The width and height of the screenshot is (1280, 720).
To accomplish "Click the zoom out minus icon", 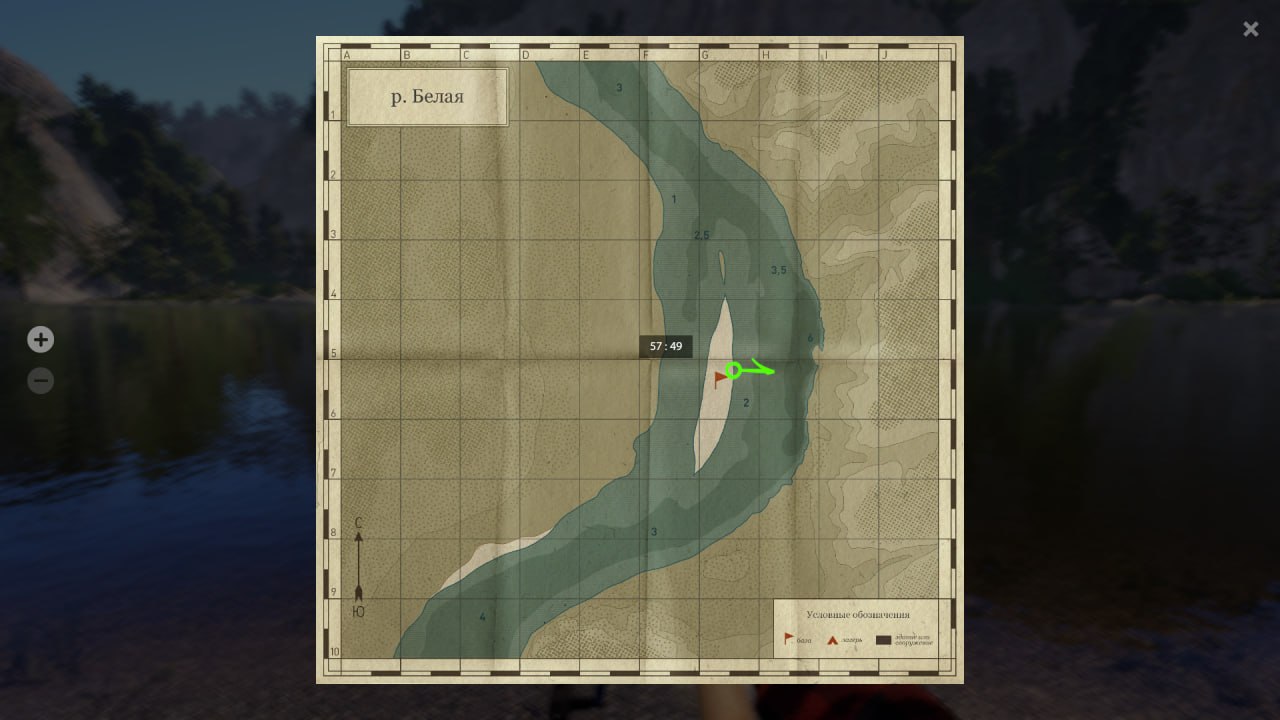I will [40, 380].
